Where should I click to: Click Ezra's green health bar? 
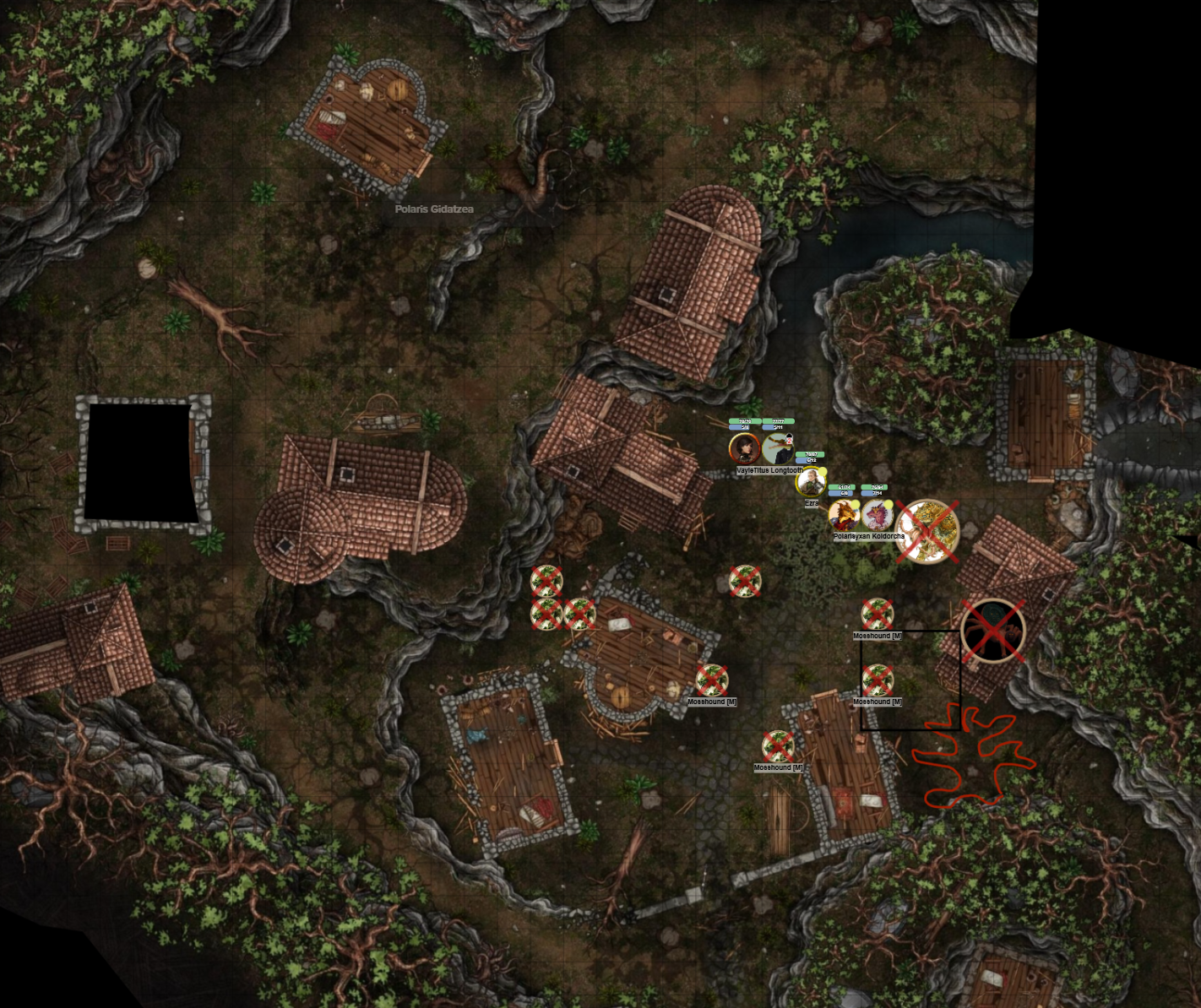point(810,454)
